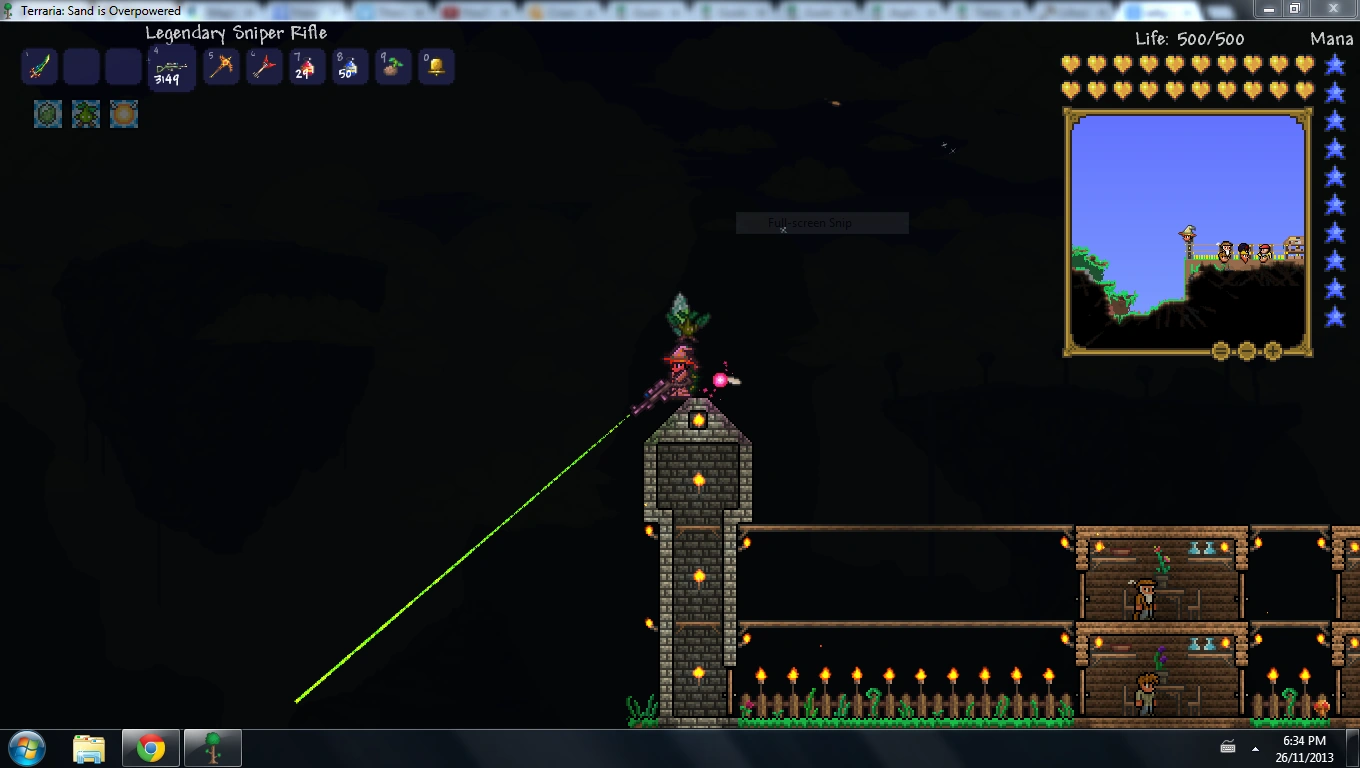This screenshot has height=768, width=1360.
Task: Zoom in the minimap with the plus button
Action: [1272, 350]
